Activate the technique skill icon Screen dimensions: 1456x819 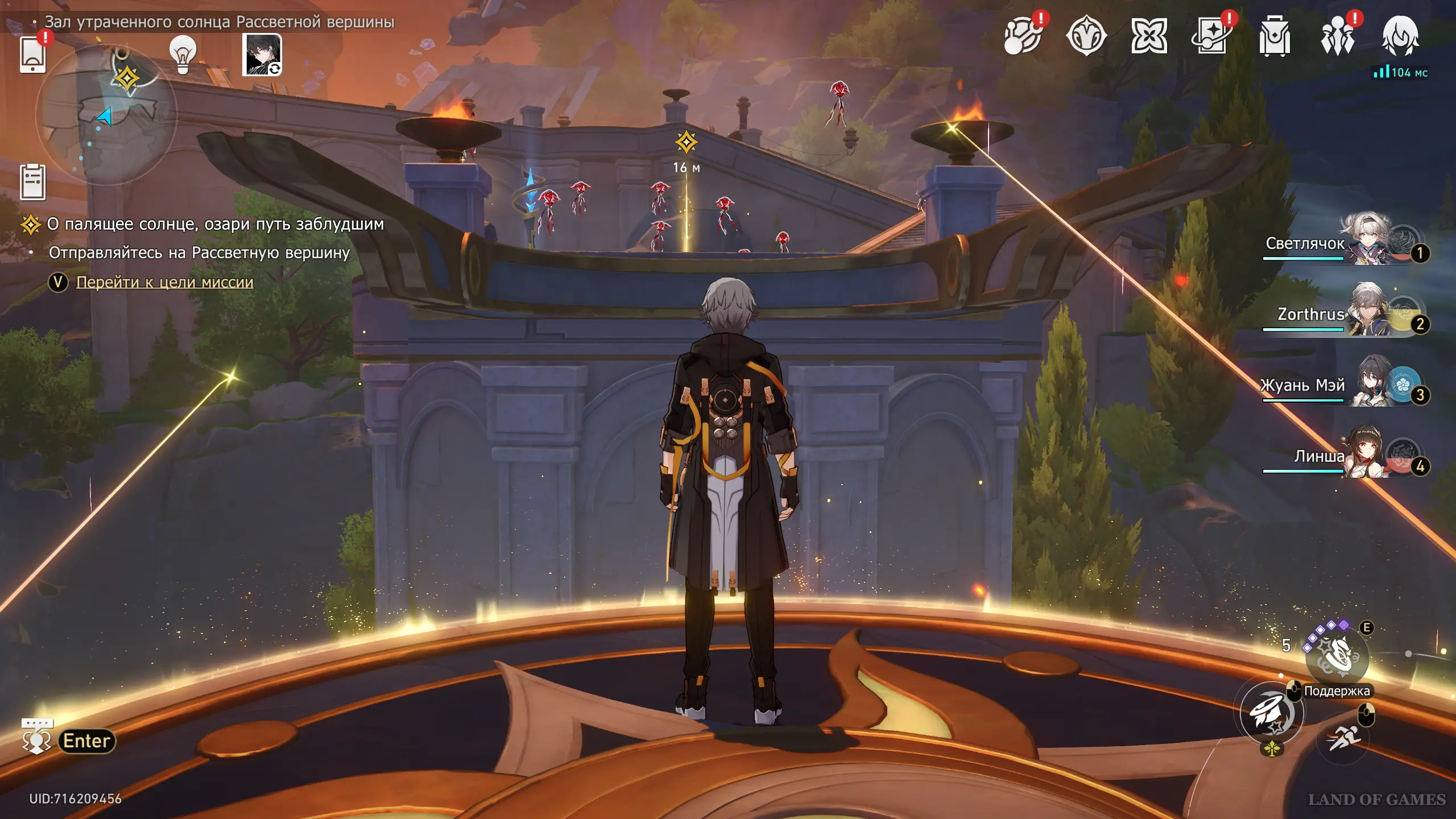1338,657
